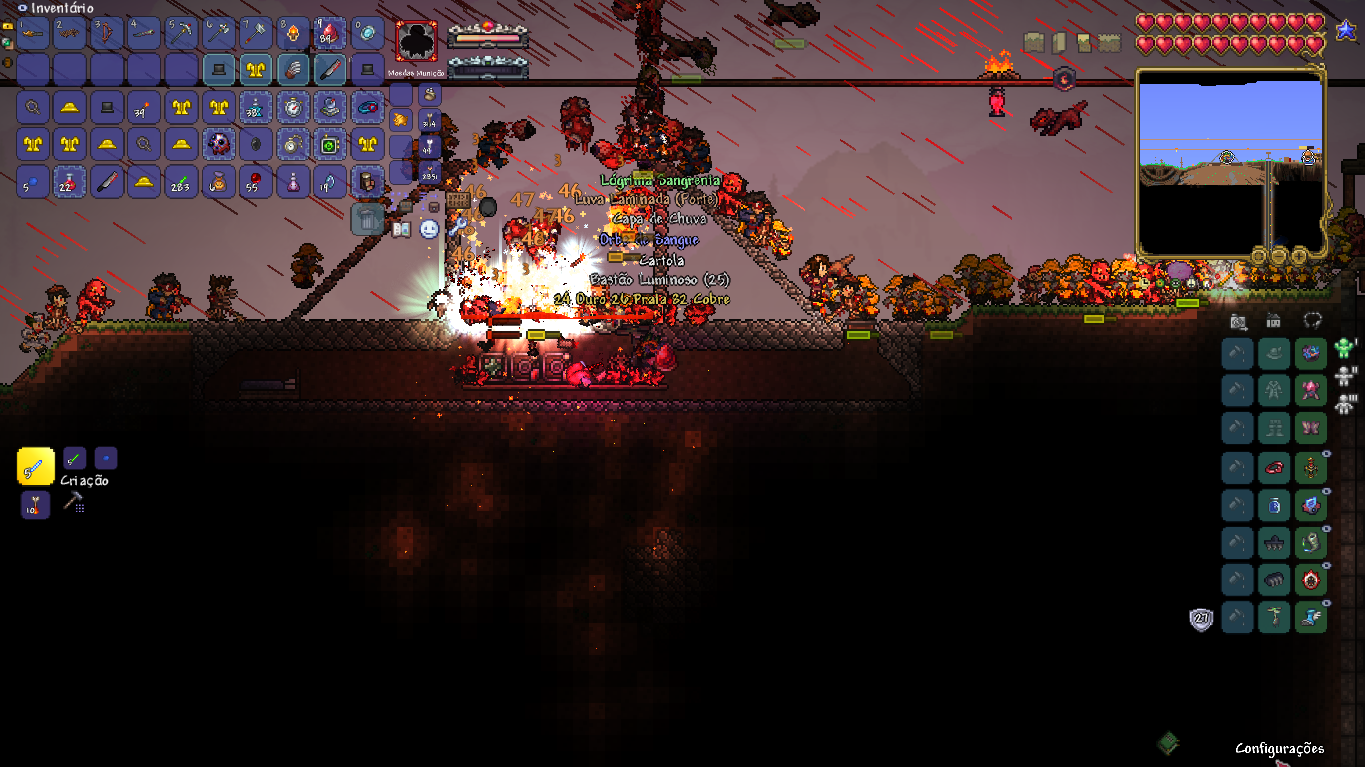The height and width of the screenshot is (767, 1365).
Task: Zoom out the minimap with the minus button
Action: 1277,256
